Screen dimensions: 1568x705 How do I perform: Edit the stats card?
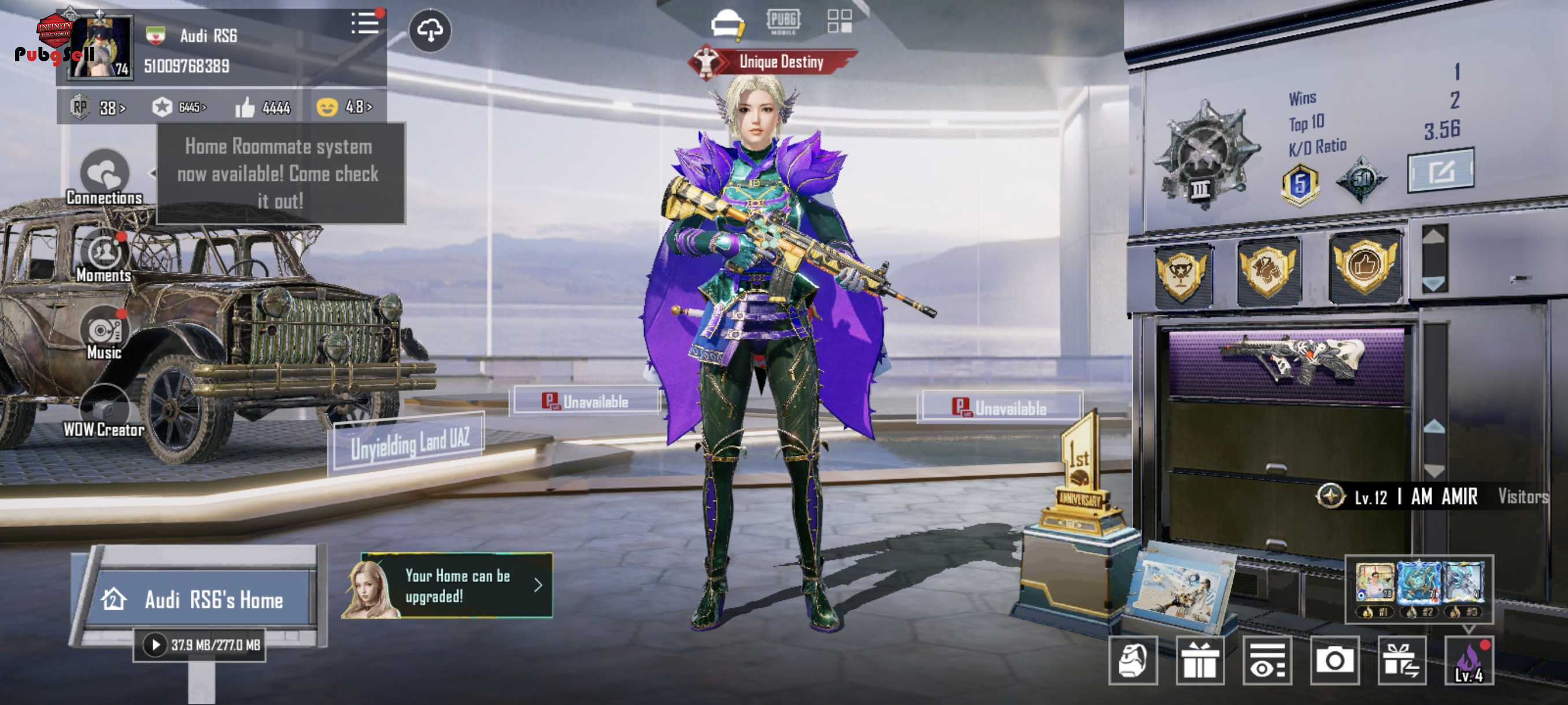(1440, 172)
